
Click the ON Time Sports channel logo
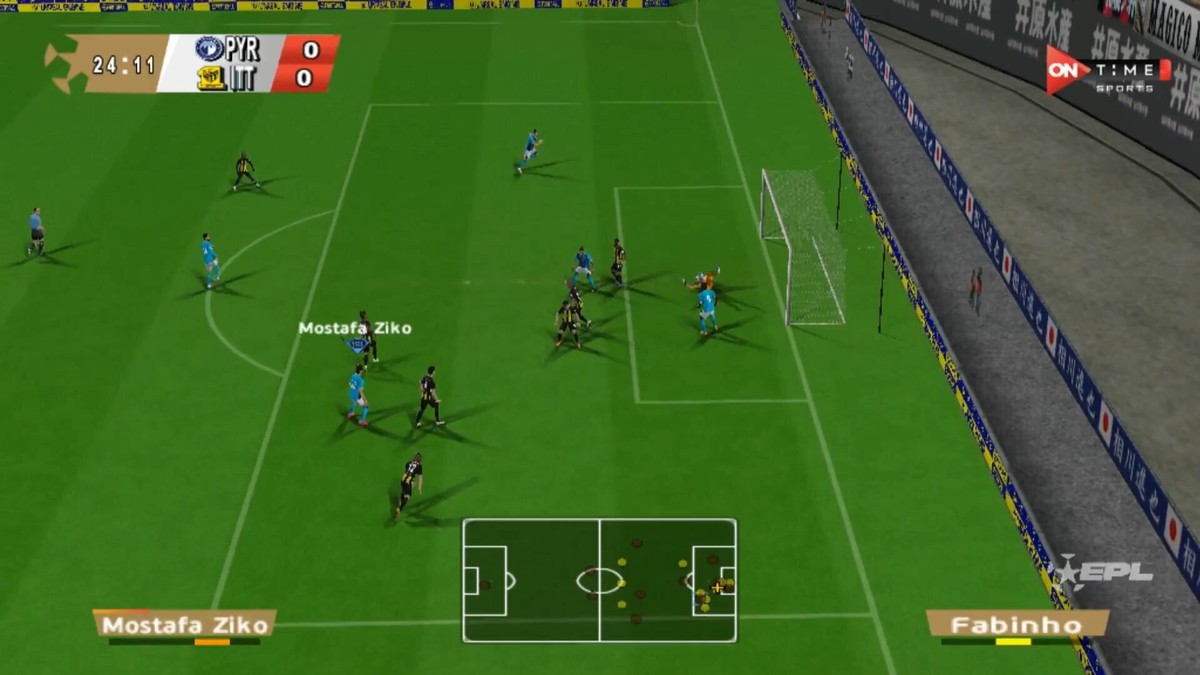[x=1107, y=71]
